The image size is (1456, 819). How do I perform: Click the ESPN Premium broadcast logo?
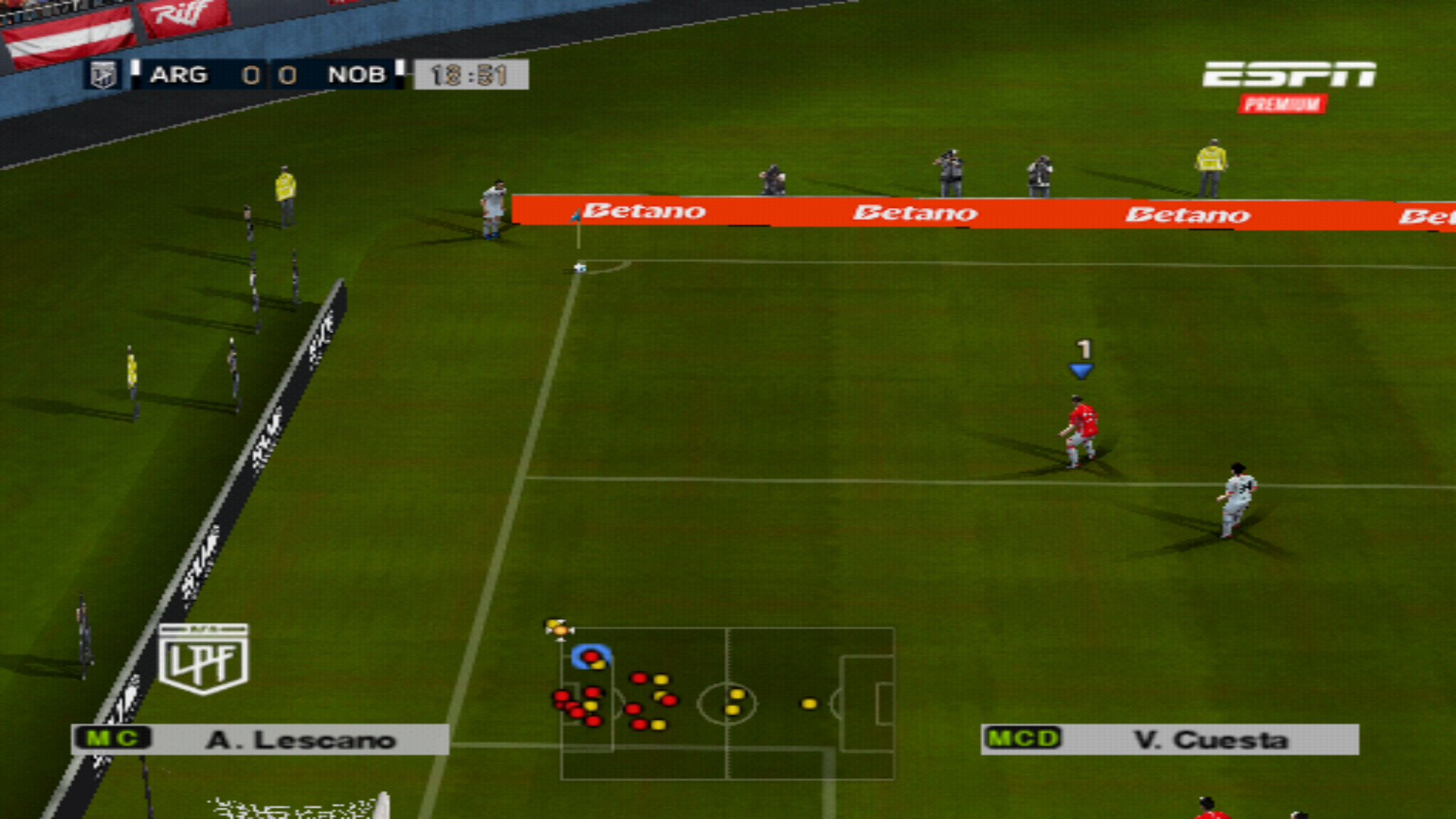tap(1288, 86)
